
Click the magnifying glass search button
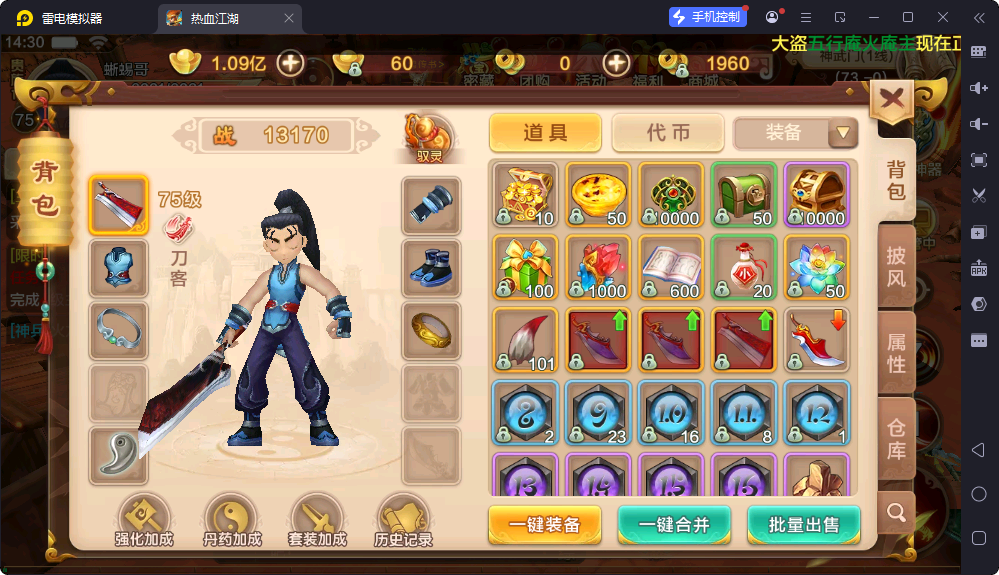tap(896, 513)
